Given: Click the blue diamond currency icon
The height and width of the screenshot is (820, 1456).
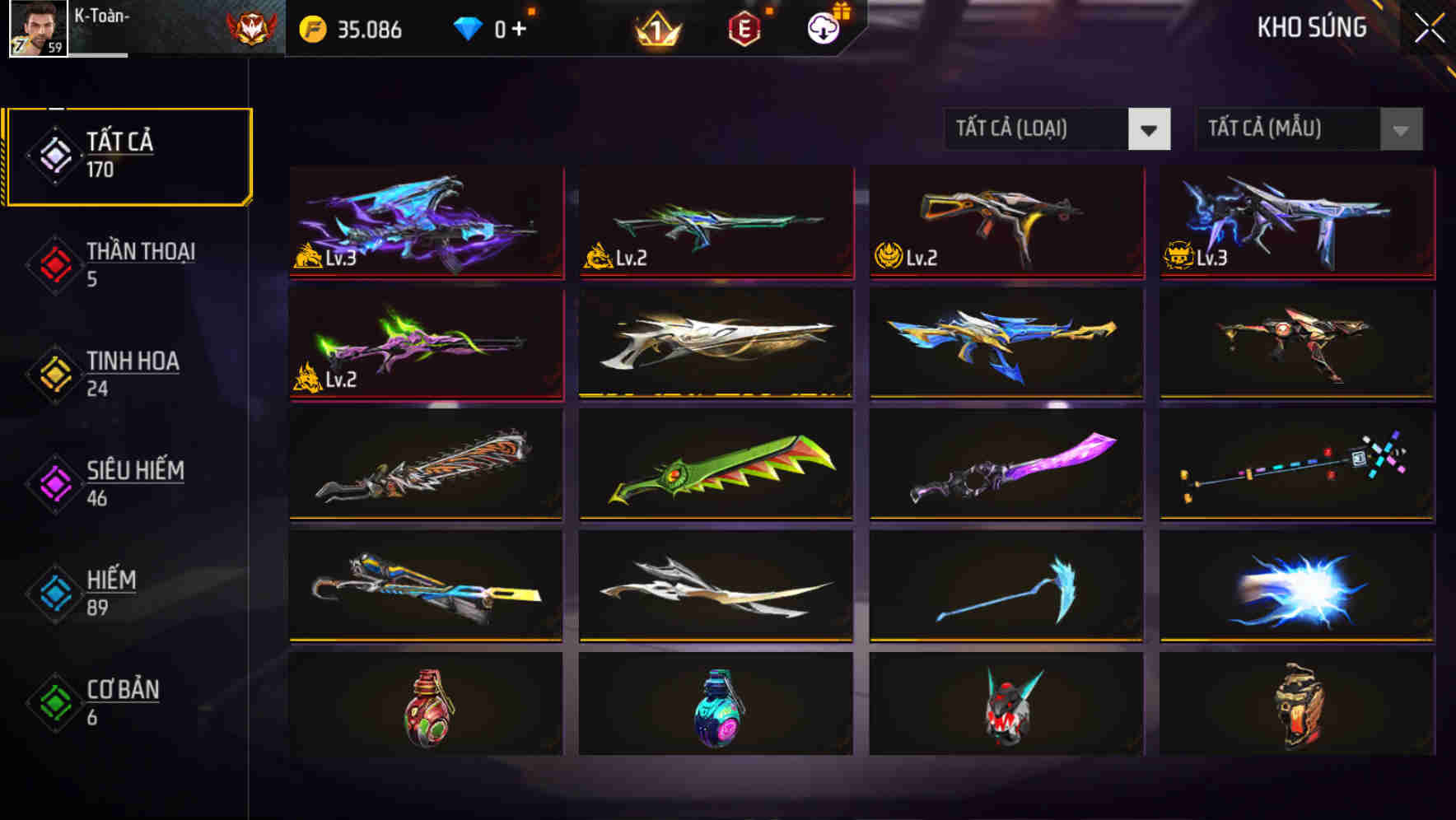Looking at the screenshot, I should 468,30.
